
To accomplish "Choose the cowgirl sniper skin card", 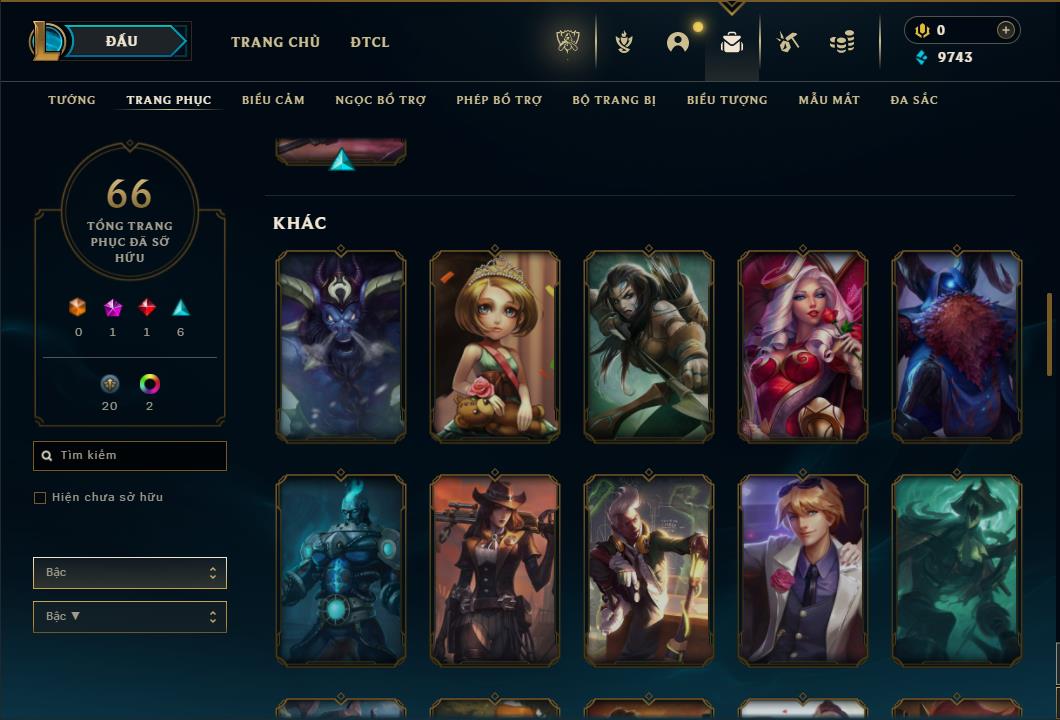I will (495, 569).
